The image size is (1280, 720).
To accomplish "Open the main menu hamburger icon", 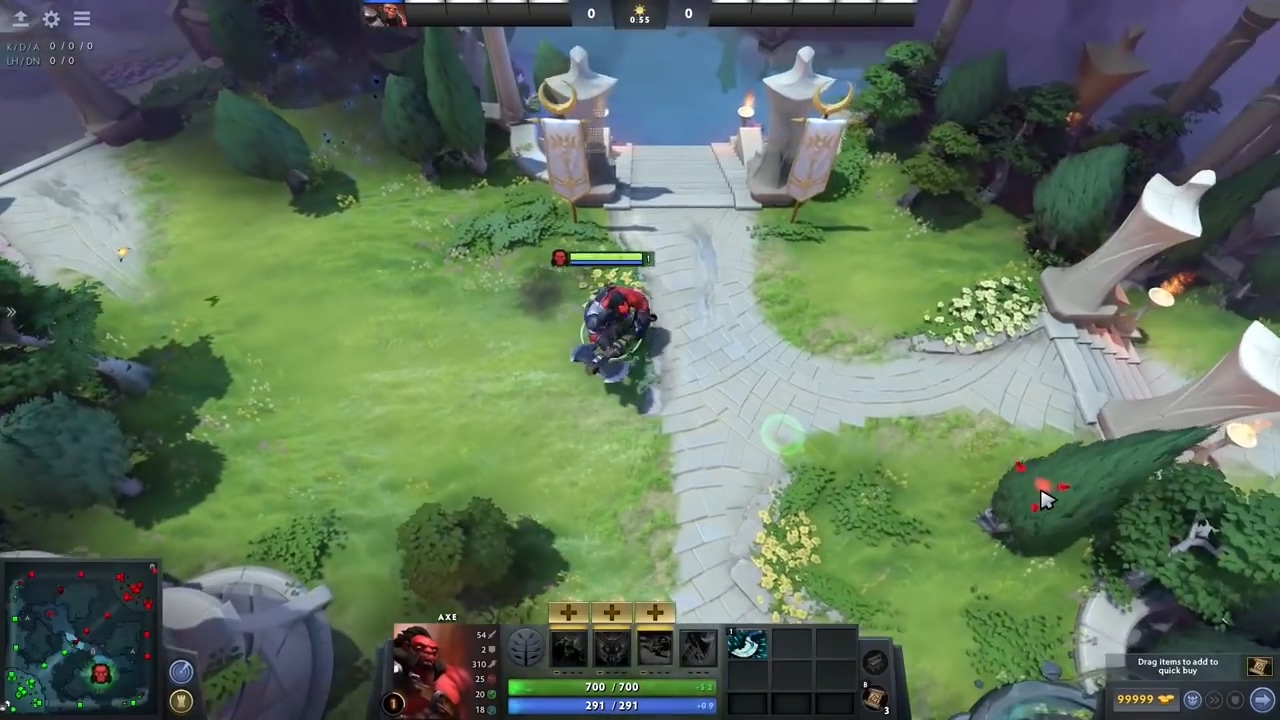I will tap(81, 18).
